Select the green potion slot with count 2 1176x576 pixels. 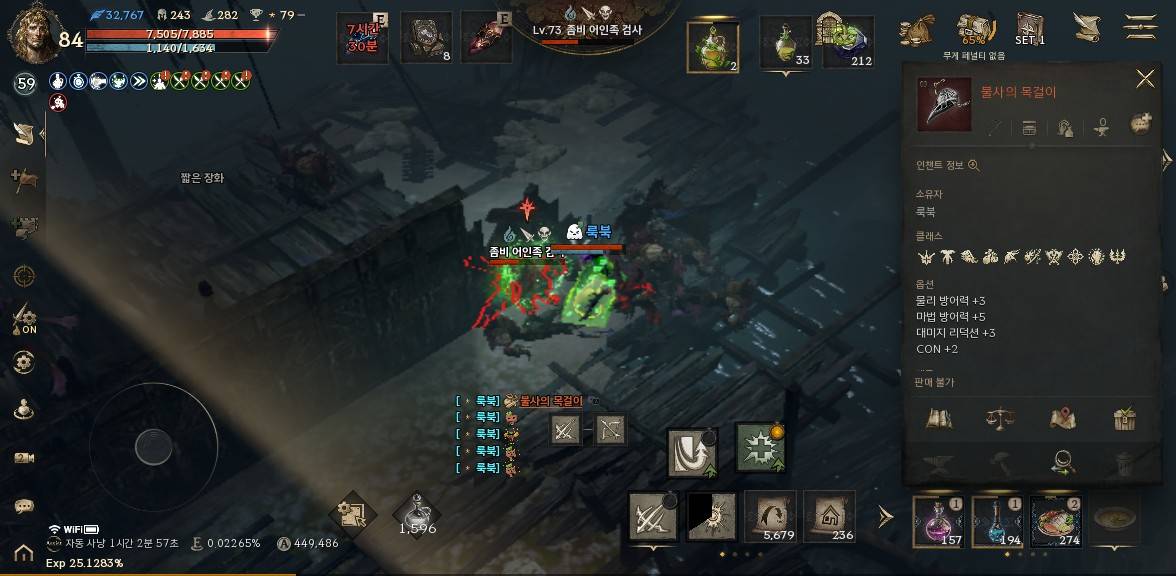point(713,46)
